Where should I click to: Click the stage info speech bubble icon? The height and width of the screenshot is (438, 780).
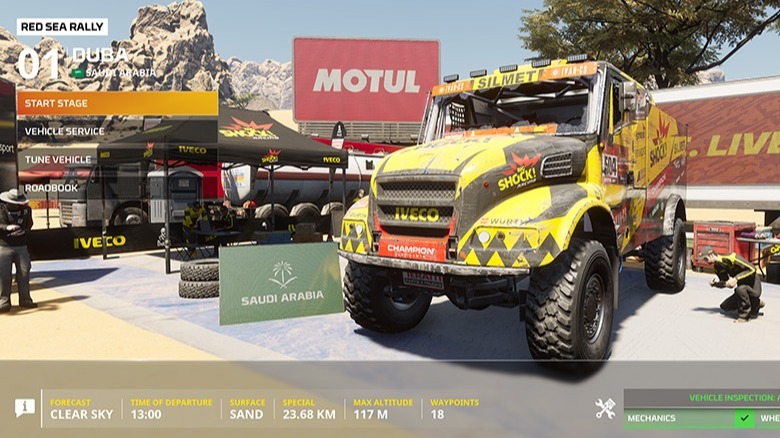click(x=25, y=408)
